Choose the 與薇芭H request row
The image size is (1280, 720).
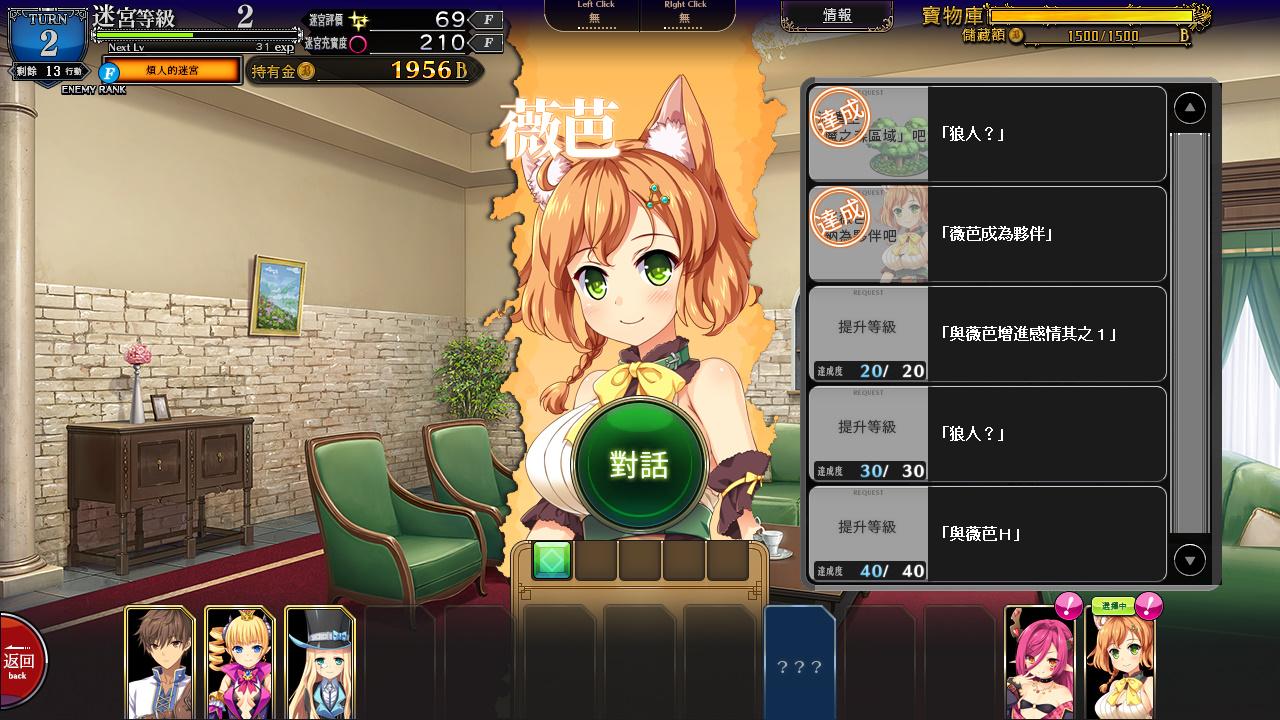click(x=987, y=534)
